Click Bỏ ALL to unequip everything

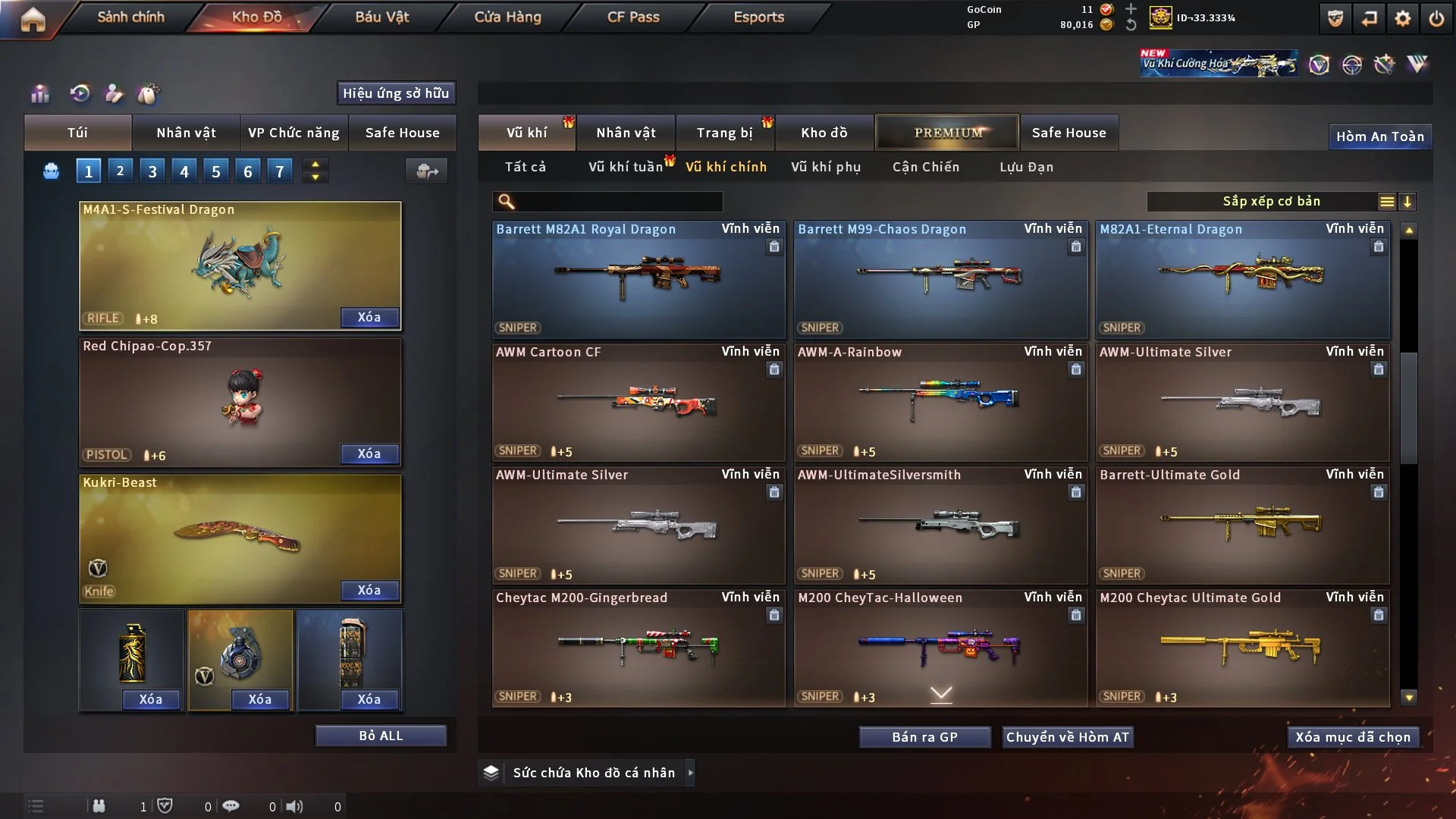tap(381, 736)
